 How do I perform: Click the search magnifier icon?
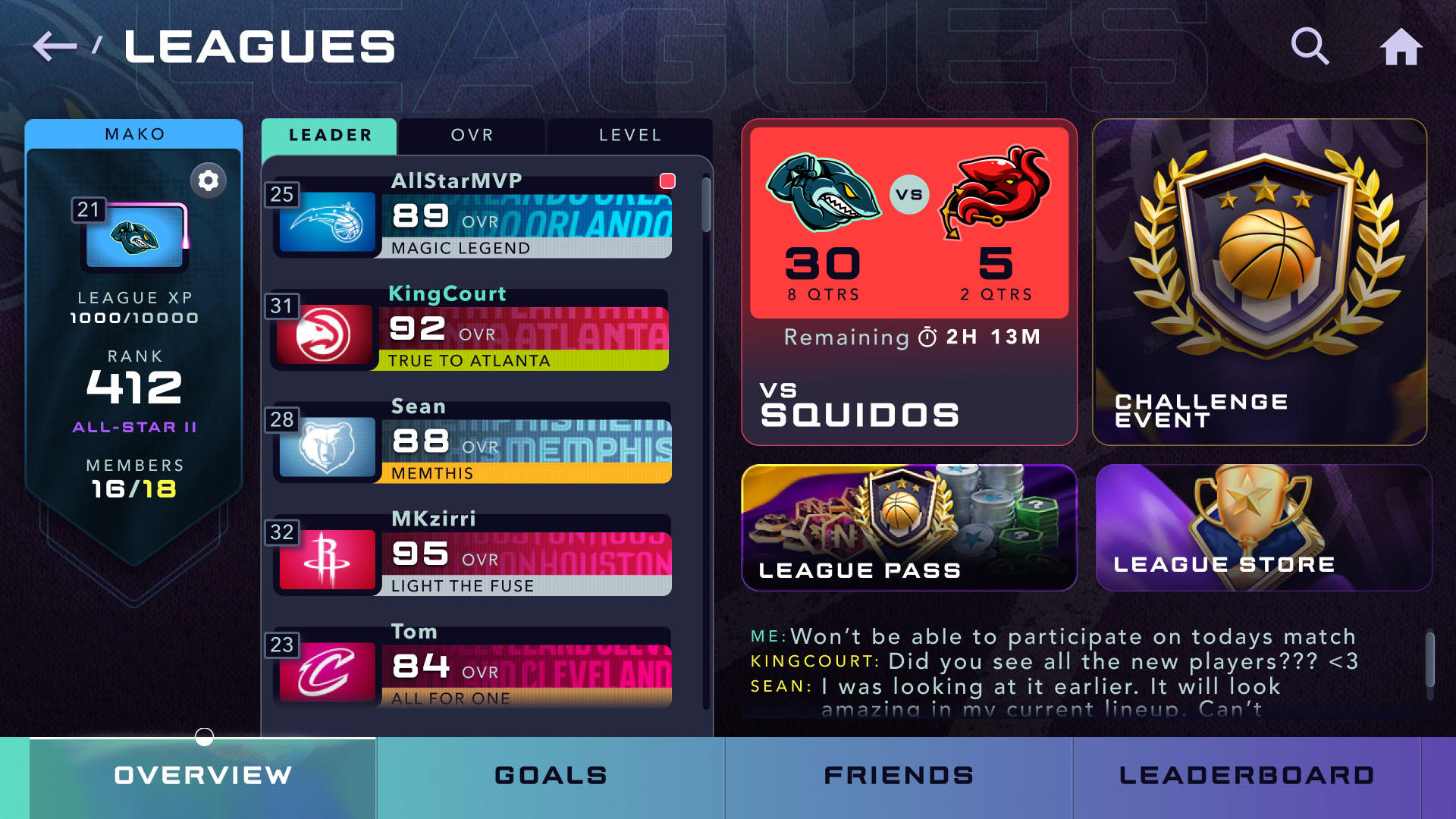coord(1310,47)
